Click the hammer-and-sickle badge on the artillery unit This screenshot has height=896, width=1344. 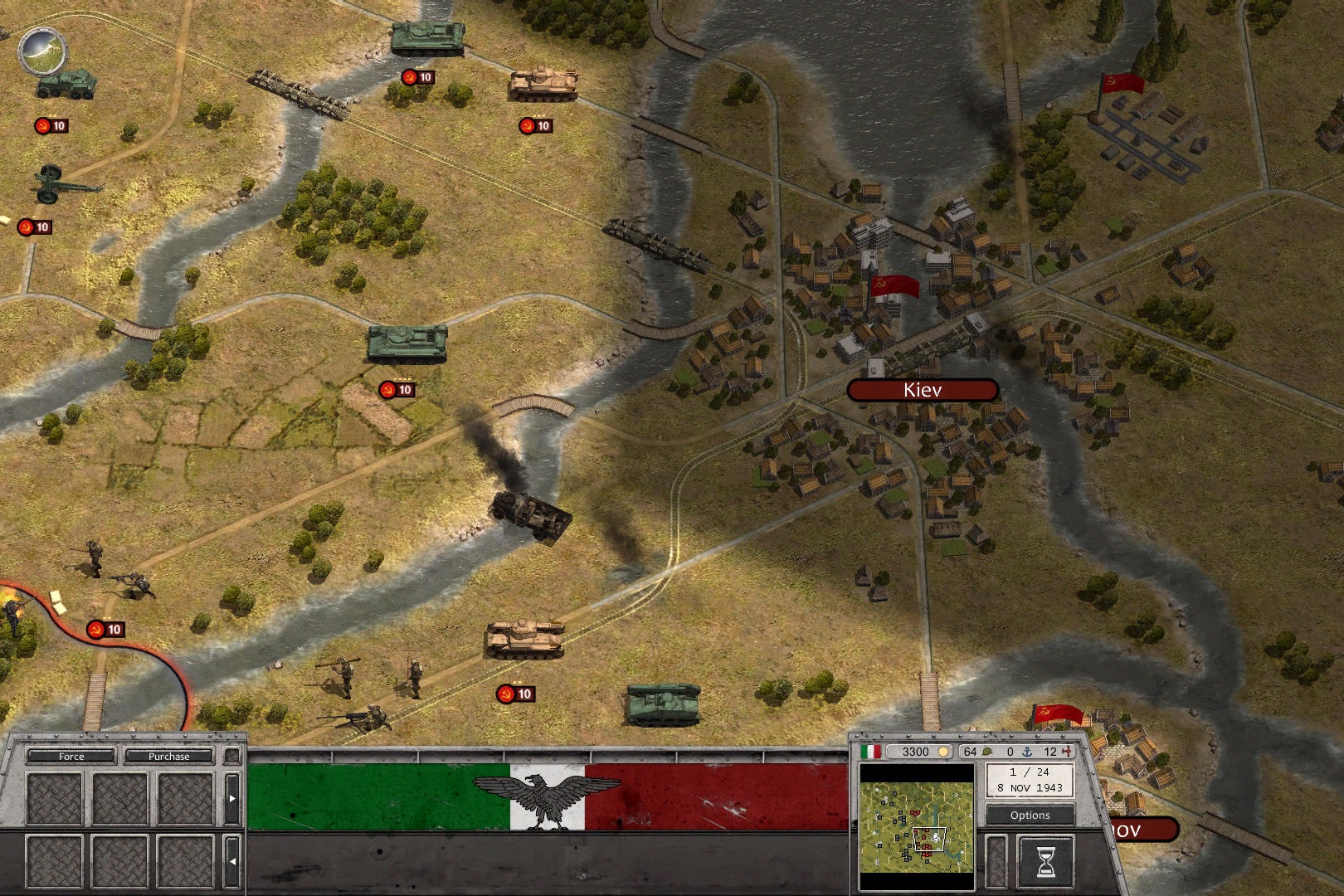point(35,224)
